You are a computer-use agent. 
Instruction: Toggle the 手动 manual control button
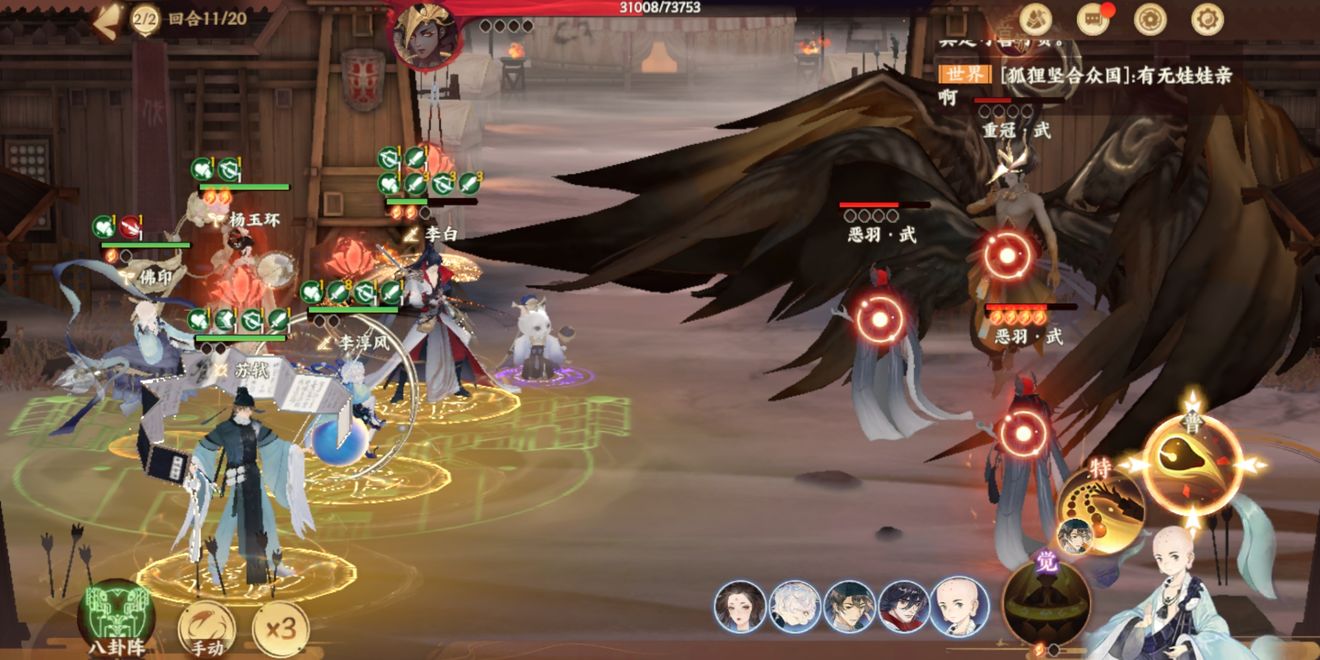coord(207,629)
